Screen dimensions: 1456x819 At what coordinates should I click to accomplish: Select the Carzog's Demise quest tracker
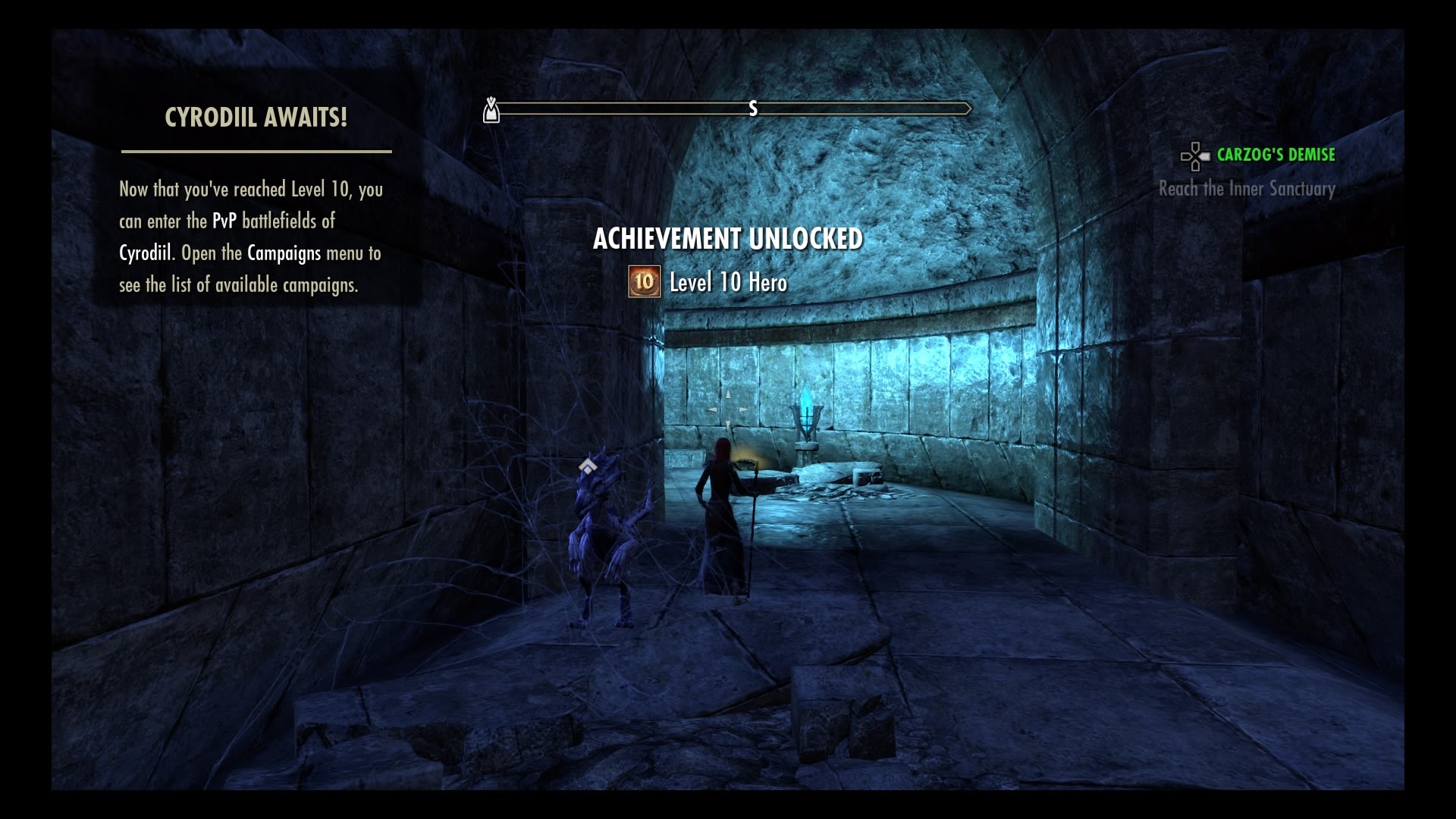point(1275,155)
